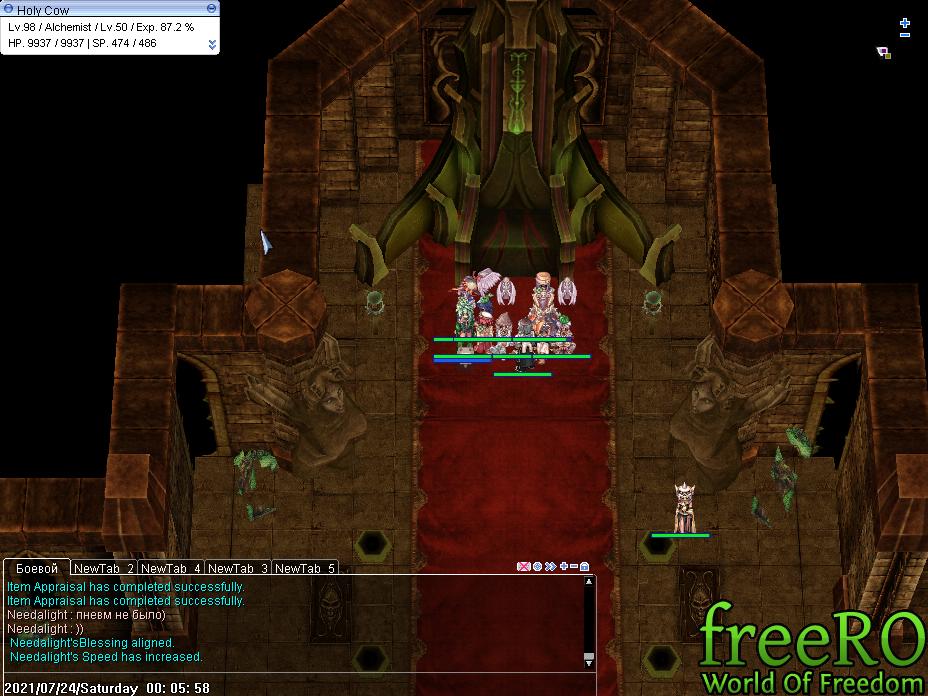Open the NewTab_5 chat tab
The height and width of the screenshot is (696, 928).
[305, 568]
